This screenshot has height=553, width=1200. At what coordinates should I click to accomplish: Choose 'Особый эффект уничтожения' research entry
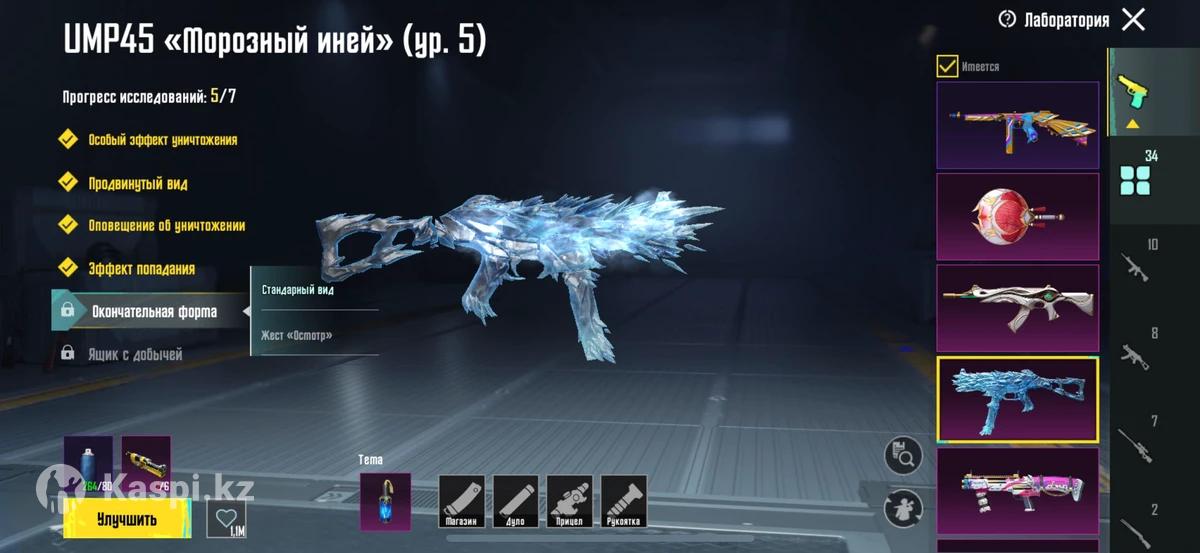click(x=162, y=140)
